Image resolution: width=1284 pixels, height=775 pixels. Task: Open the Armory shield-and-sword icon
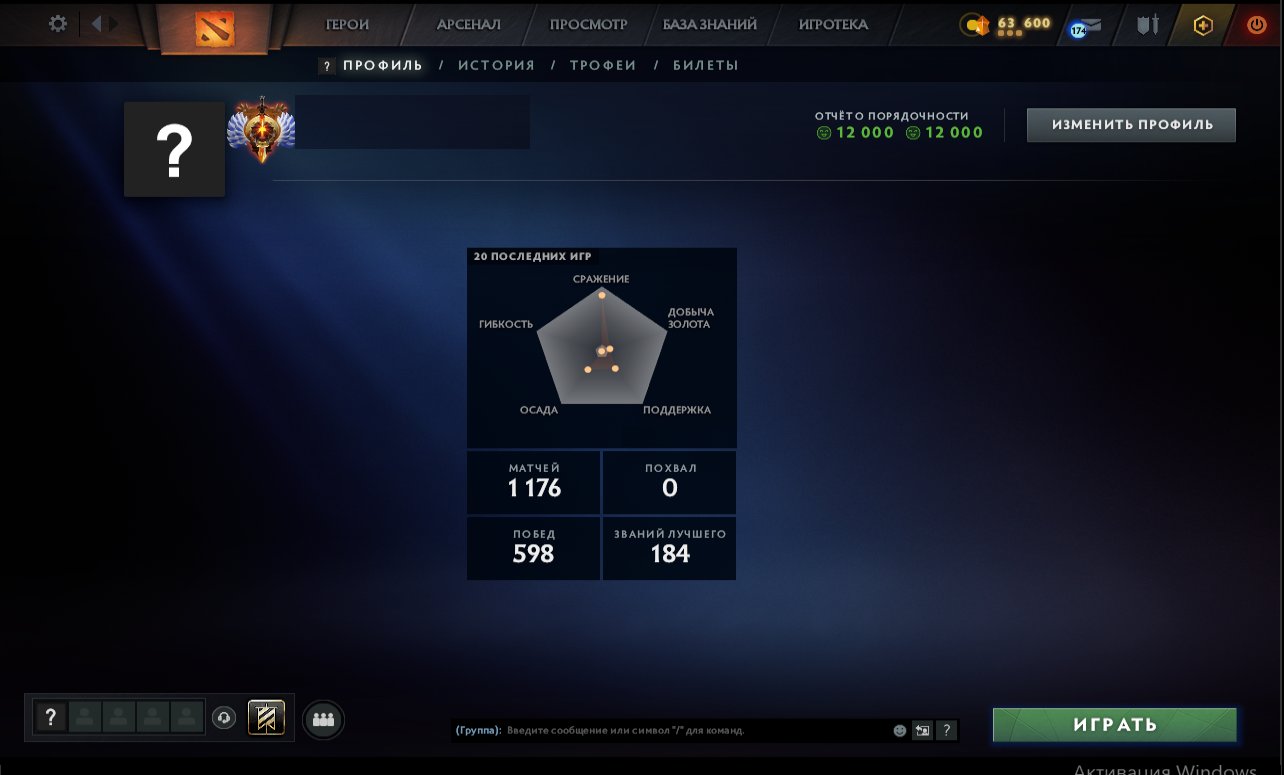point(1146,26)
